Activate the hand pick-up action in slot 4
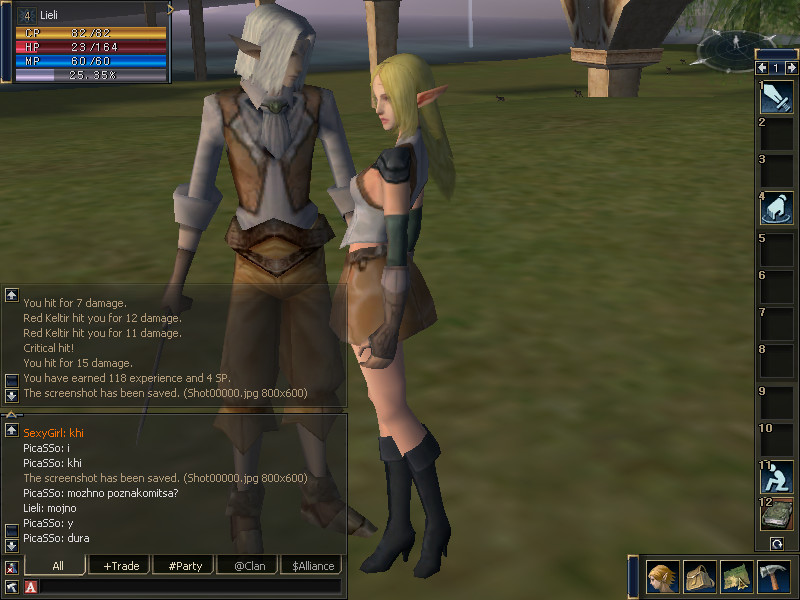The image size is (800, 600). [x=777, y=209]
